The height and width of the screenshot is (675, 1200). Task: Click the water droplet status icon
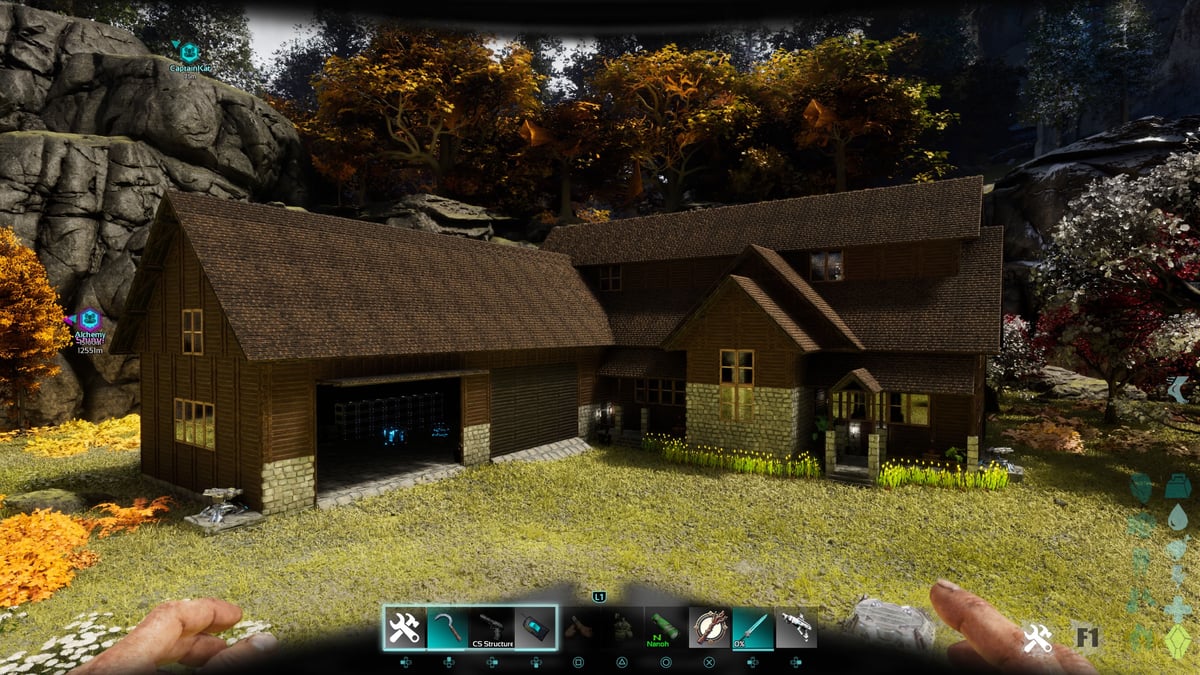[1177, 518]
